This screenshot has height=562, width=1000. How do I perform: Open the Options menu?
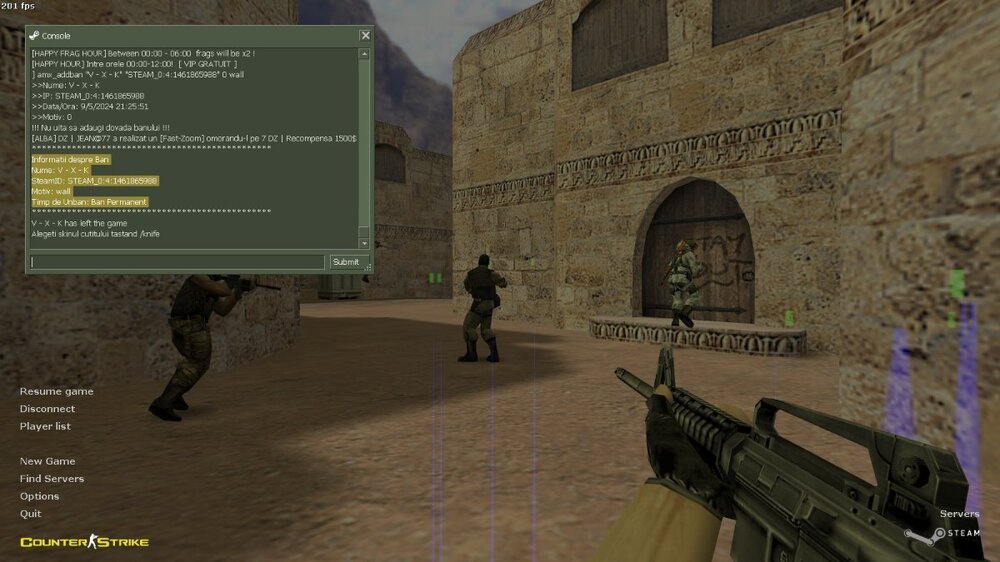coord(39,496)
